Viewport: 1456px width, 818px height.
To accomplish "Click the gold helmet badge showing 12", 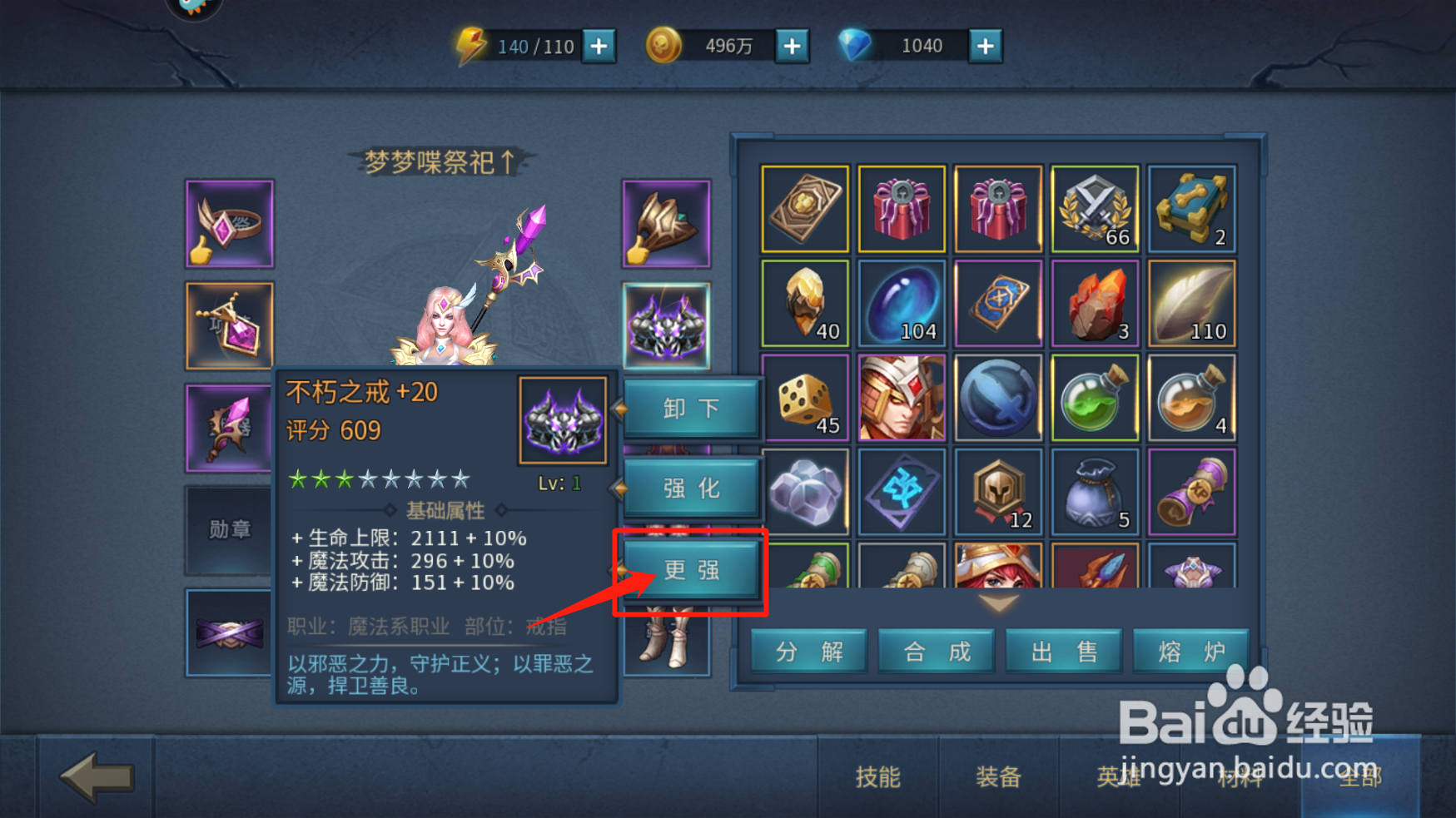I will (998, 491).
